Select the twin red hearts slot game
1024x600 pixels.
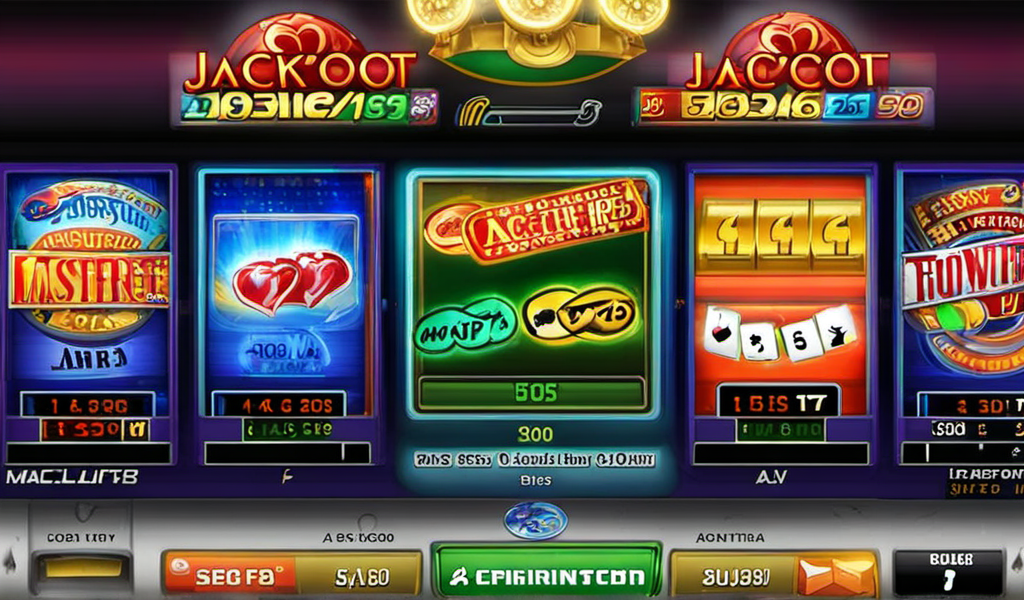288,290
